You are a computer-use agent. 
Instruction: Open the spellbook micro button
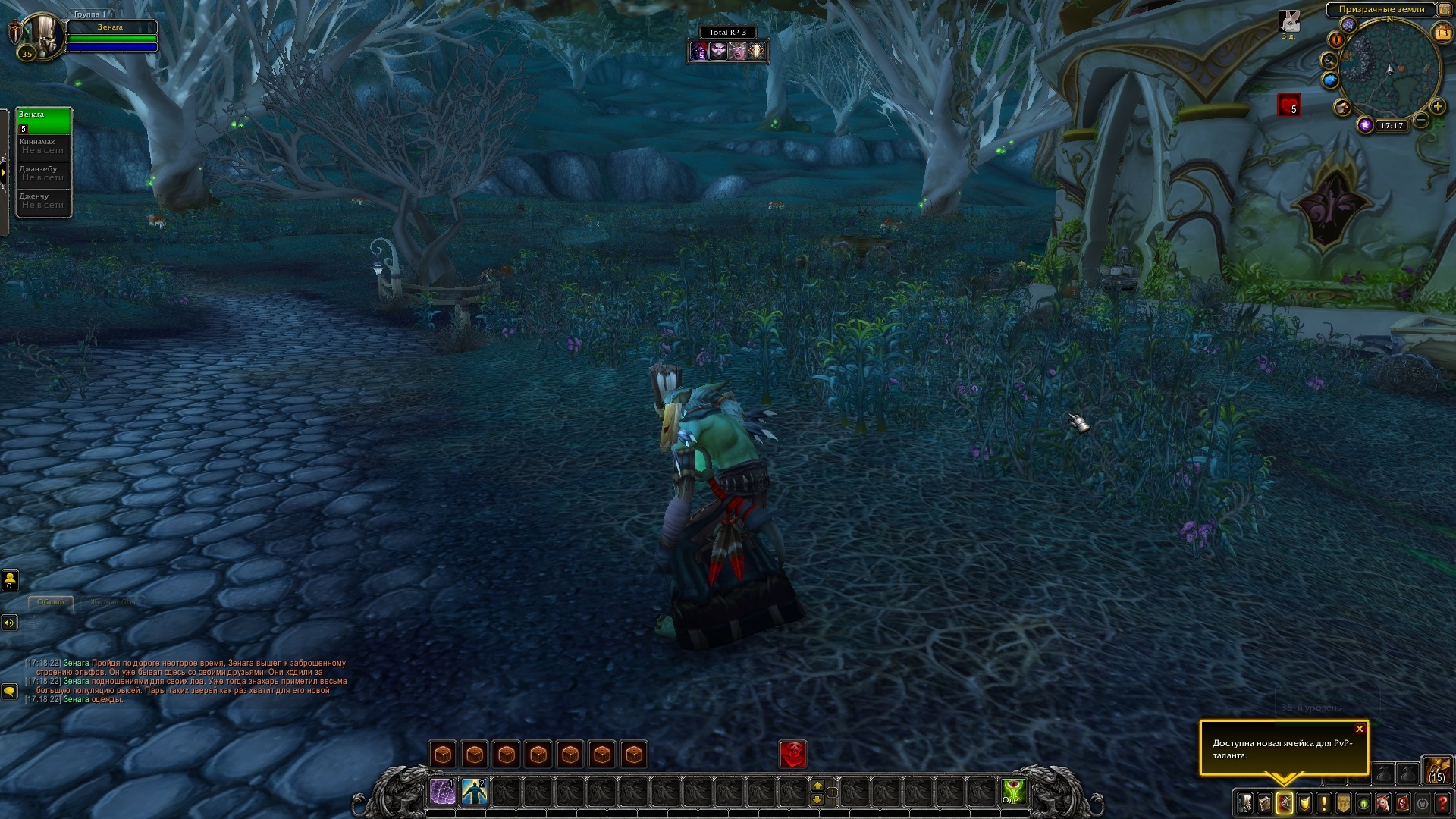tap(1265, 803)
